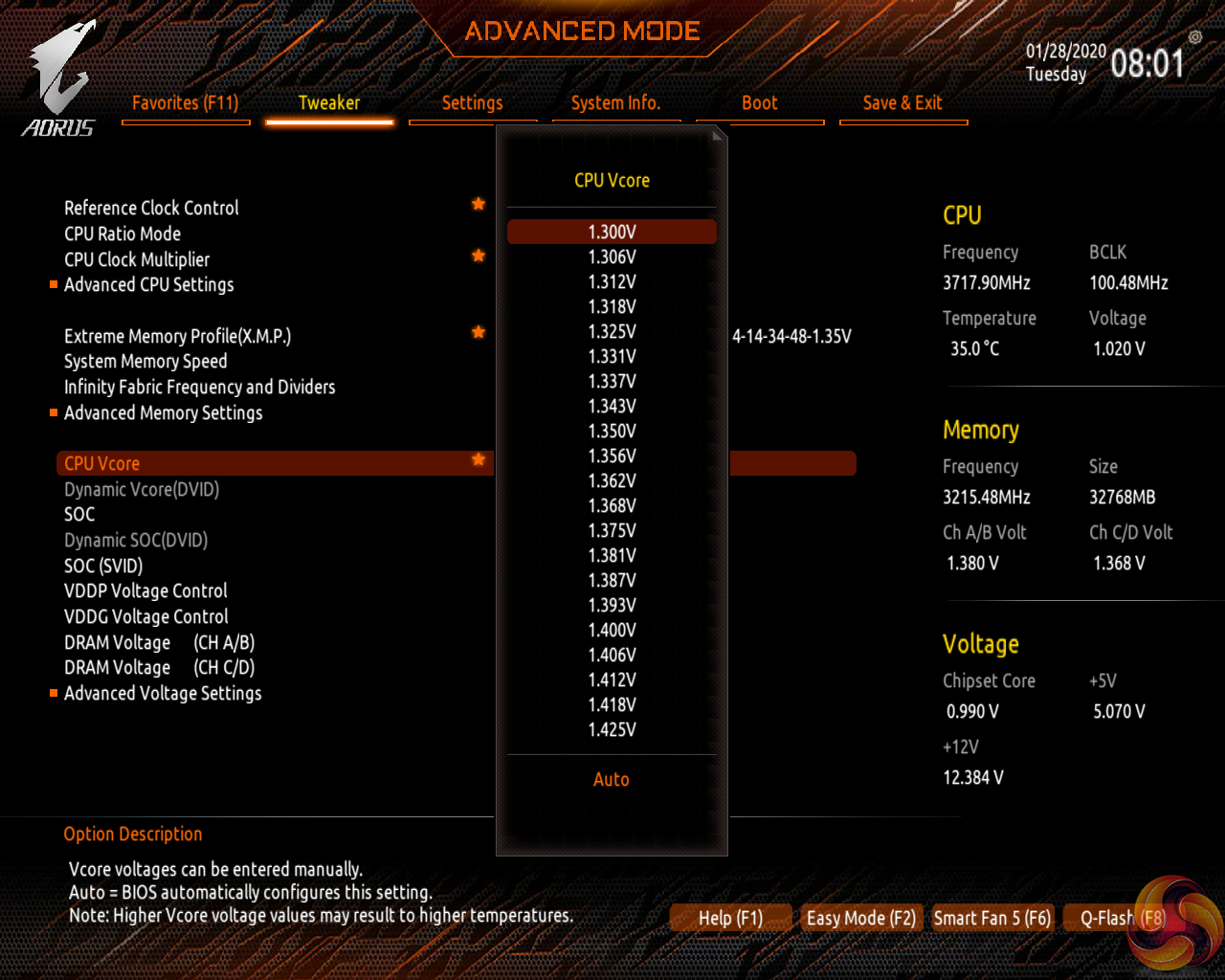This screenshot has width=1225, height=980.
Task: Choose 1.300V in the CPU Vcore list
Action: pyautogui.click(x=612, y=232)
